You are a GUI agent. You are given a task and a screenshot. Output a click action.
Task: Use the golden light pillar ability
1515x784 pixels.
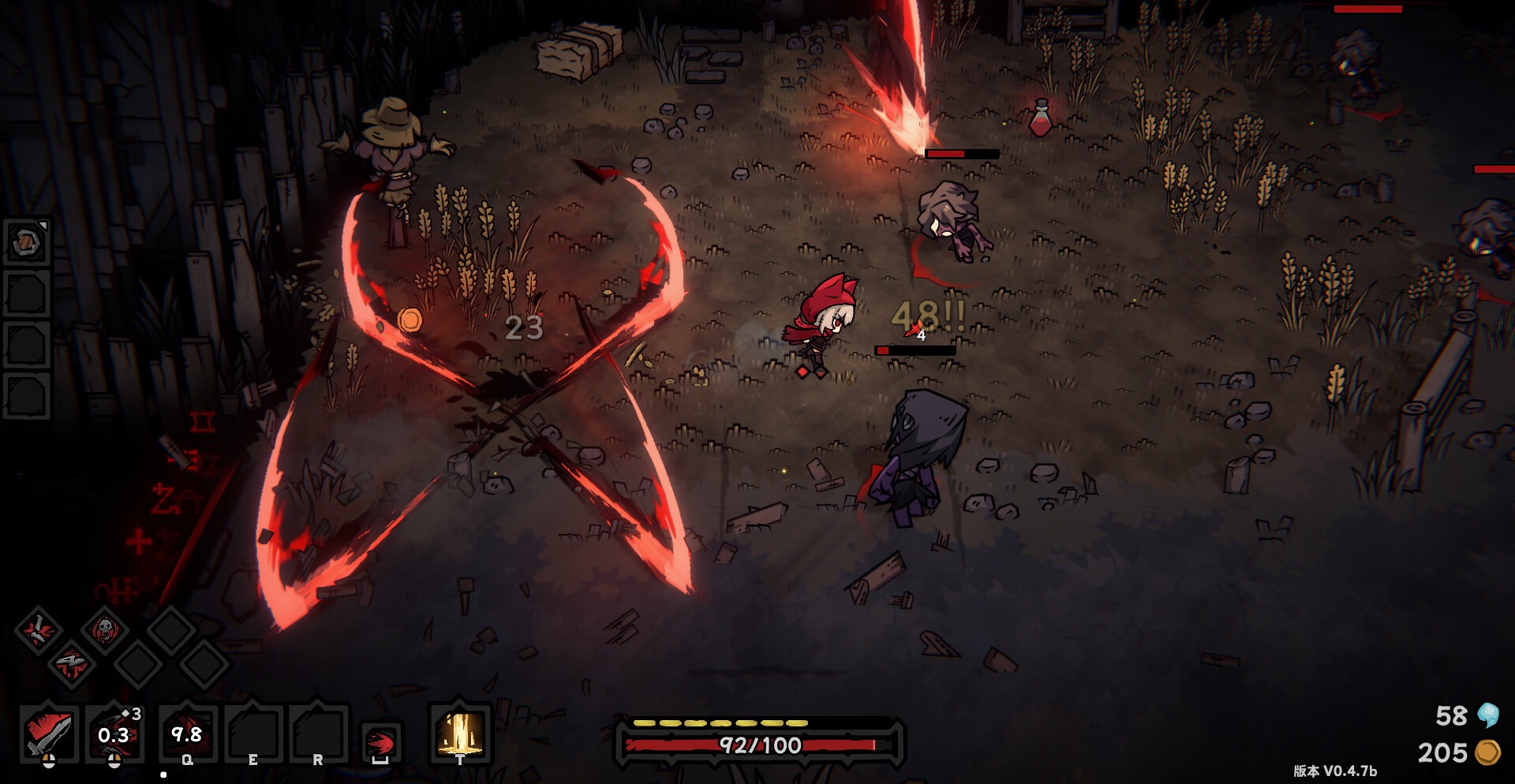(x=461, y=733)
